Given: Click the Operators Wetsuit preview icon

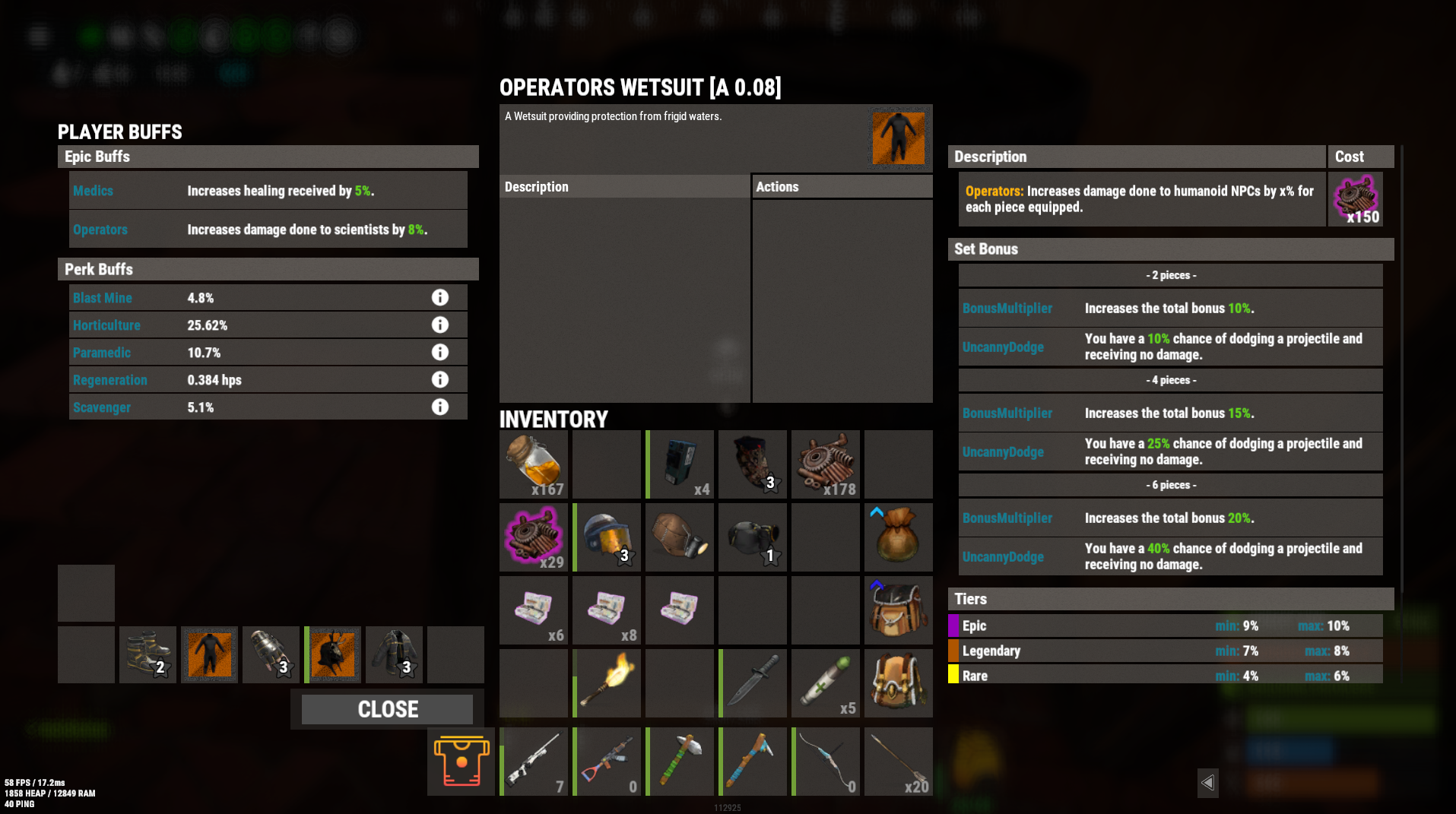Looking at the screenshot, I should [898, 138].
